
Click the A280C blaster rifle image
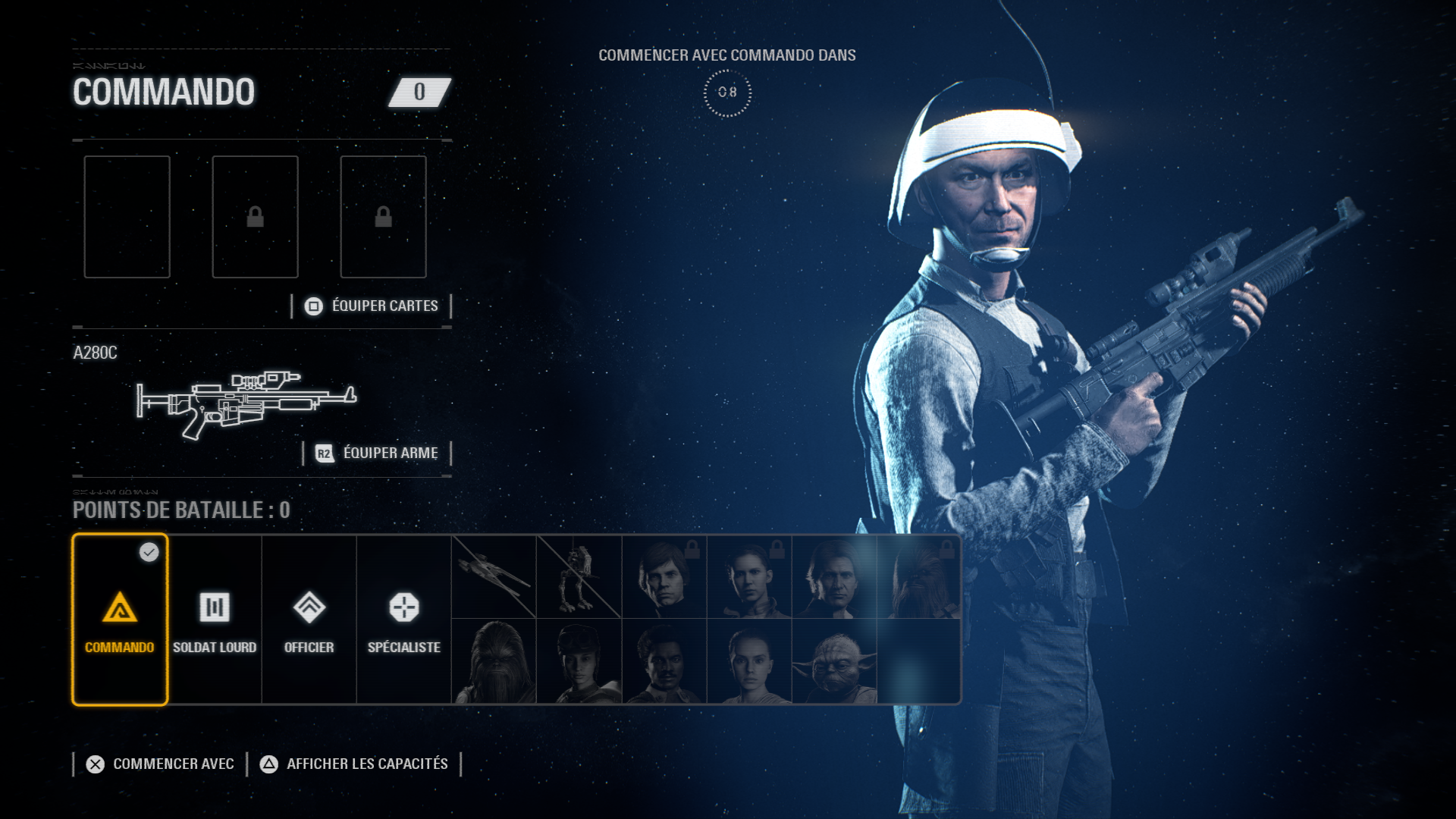pyautogui.click(x=246, y=402)
